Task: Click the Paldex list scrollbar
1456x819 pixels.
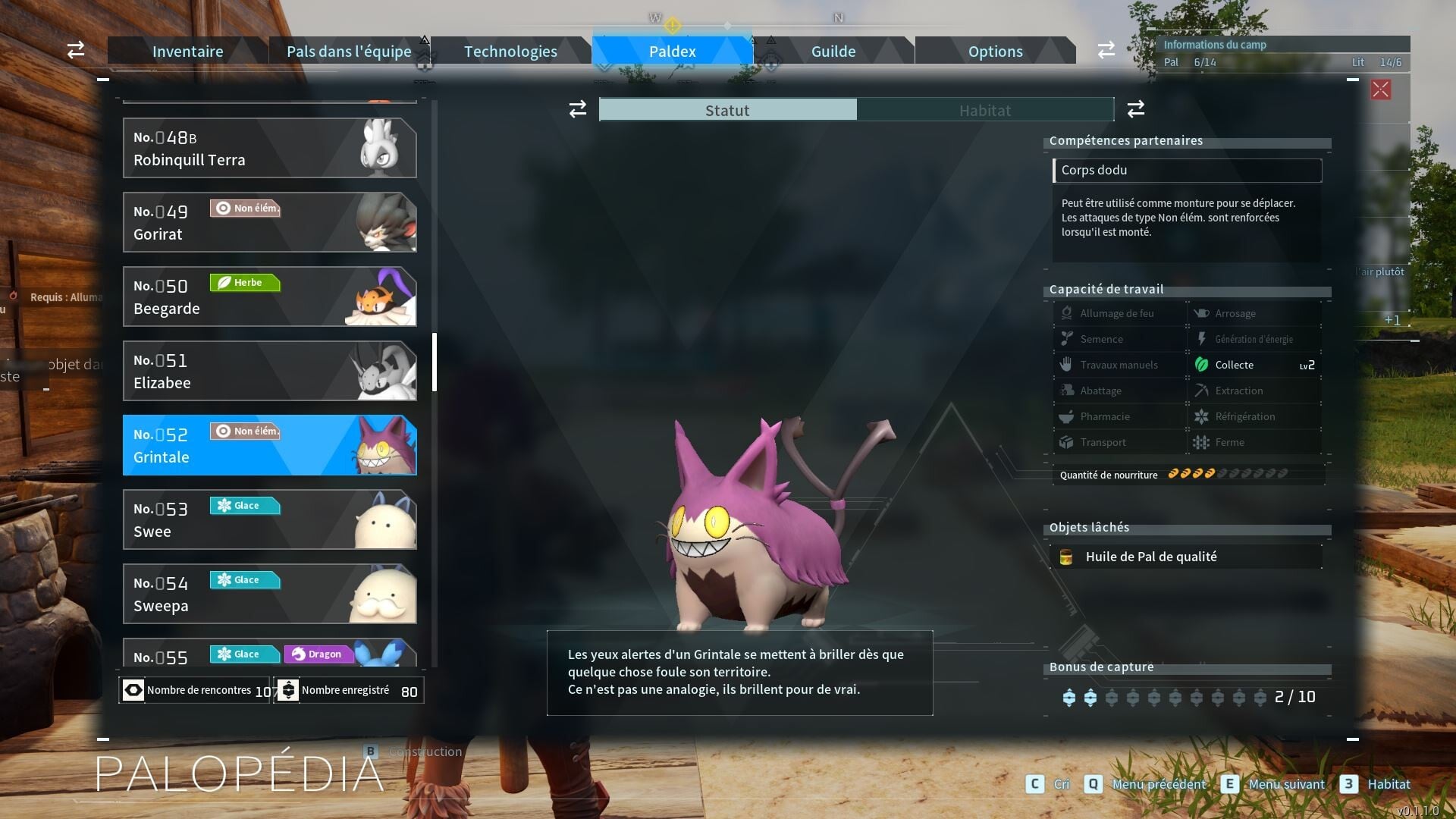Action: [x=435, y=362]
